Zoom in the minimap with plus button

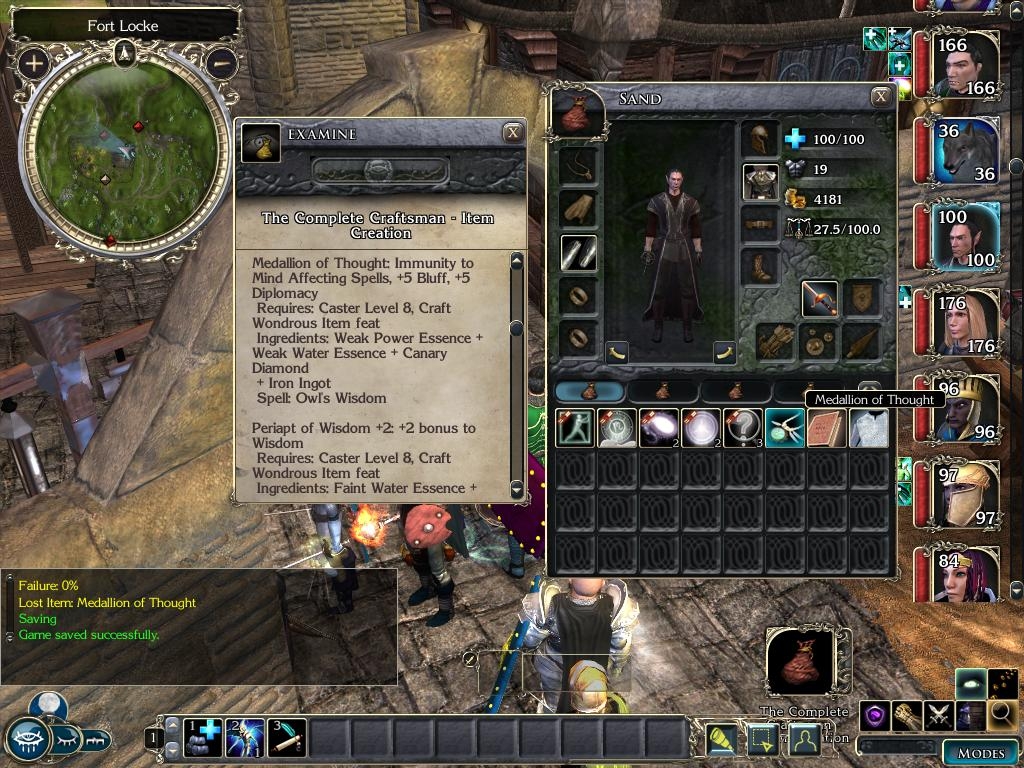(34, 64)
